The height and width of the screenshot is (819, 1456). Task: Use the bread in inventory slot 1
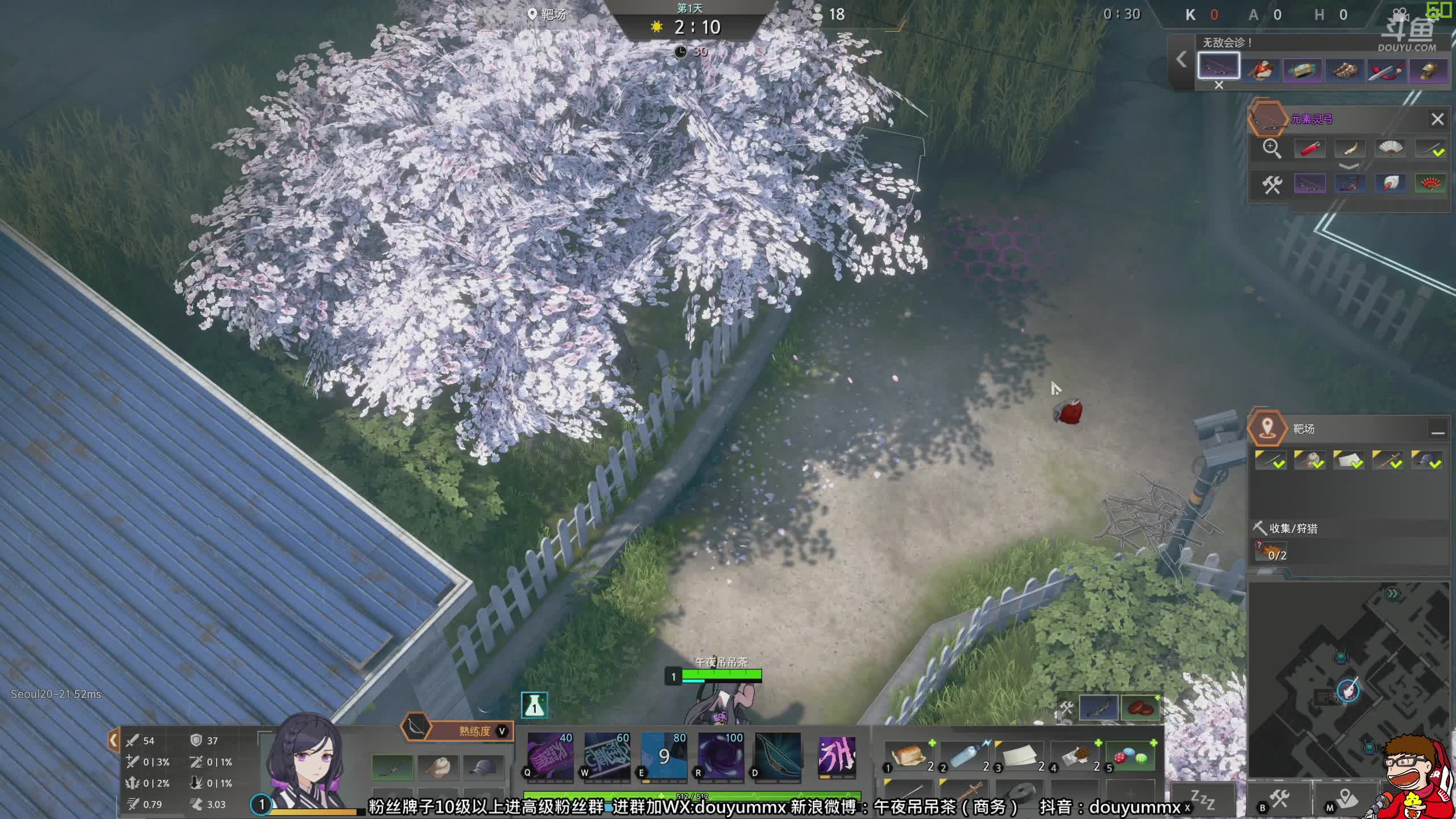click(908, 756)
